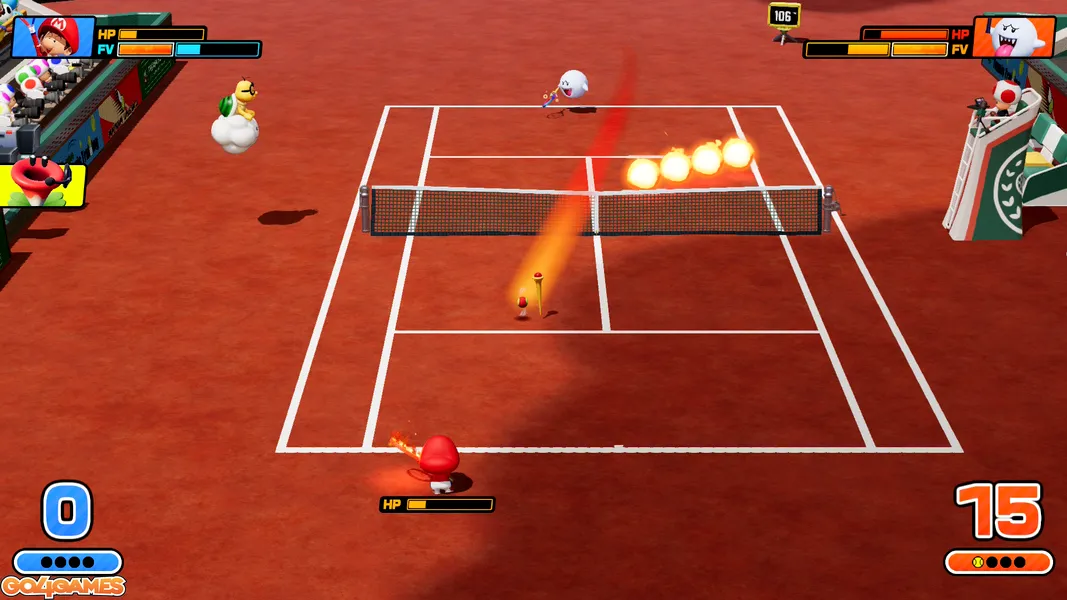Viewport: 1067px width, 600px height.
Task: Select the Boo opponent portrait
Action: [1014, 37]
